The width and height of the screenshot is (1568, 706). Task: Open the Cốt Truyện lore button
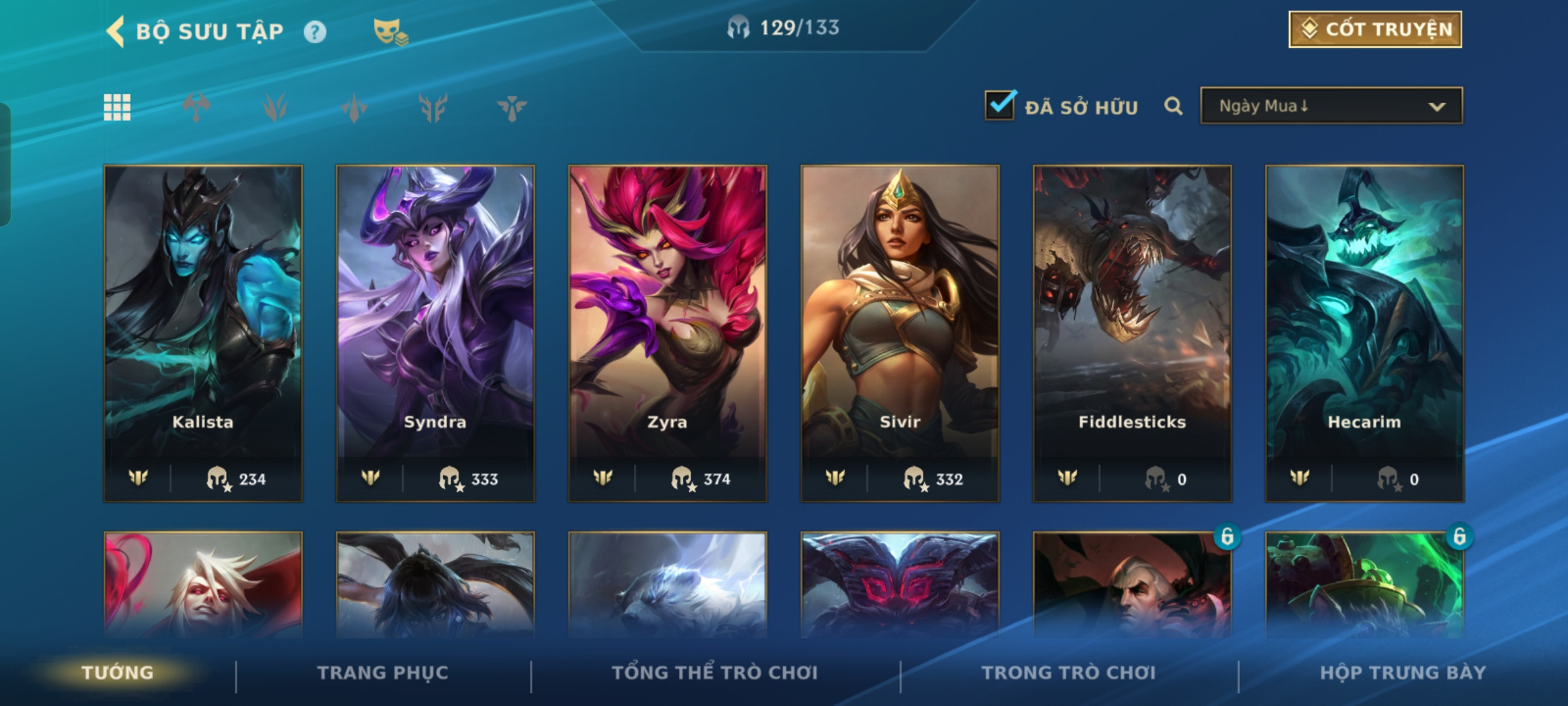[x=1375, y=29]
